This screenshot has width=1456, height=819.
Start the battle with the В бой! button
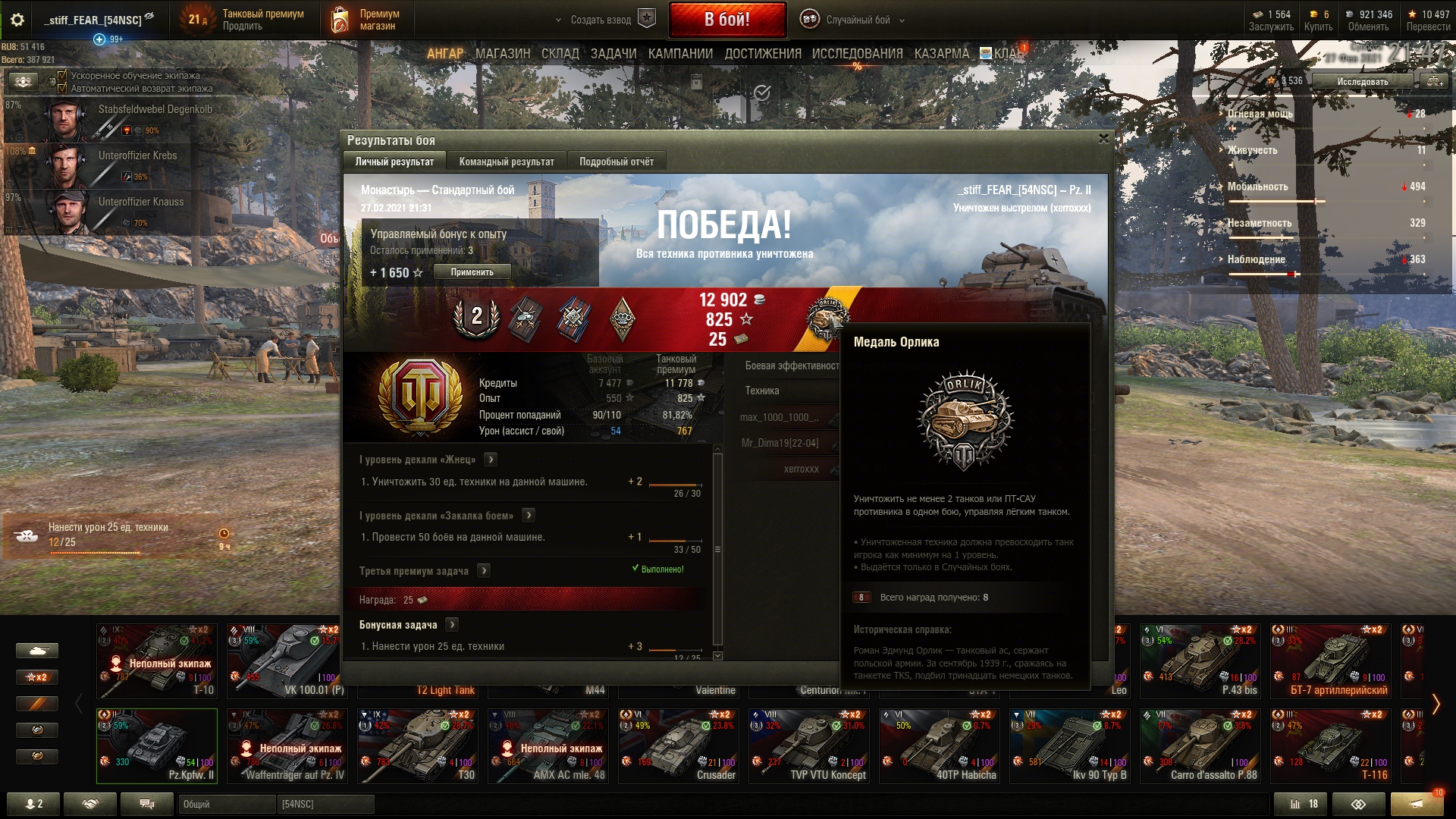point(726,20)
